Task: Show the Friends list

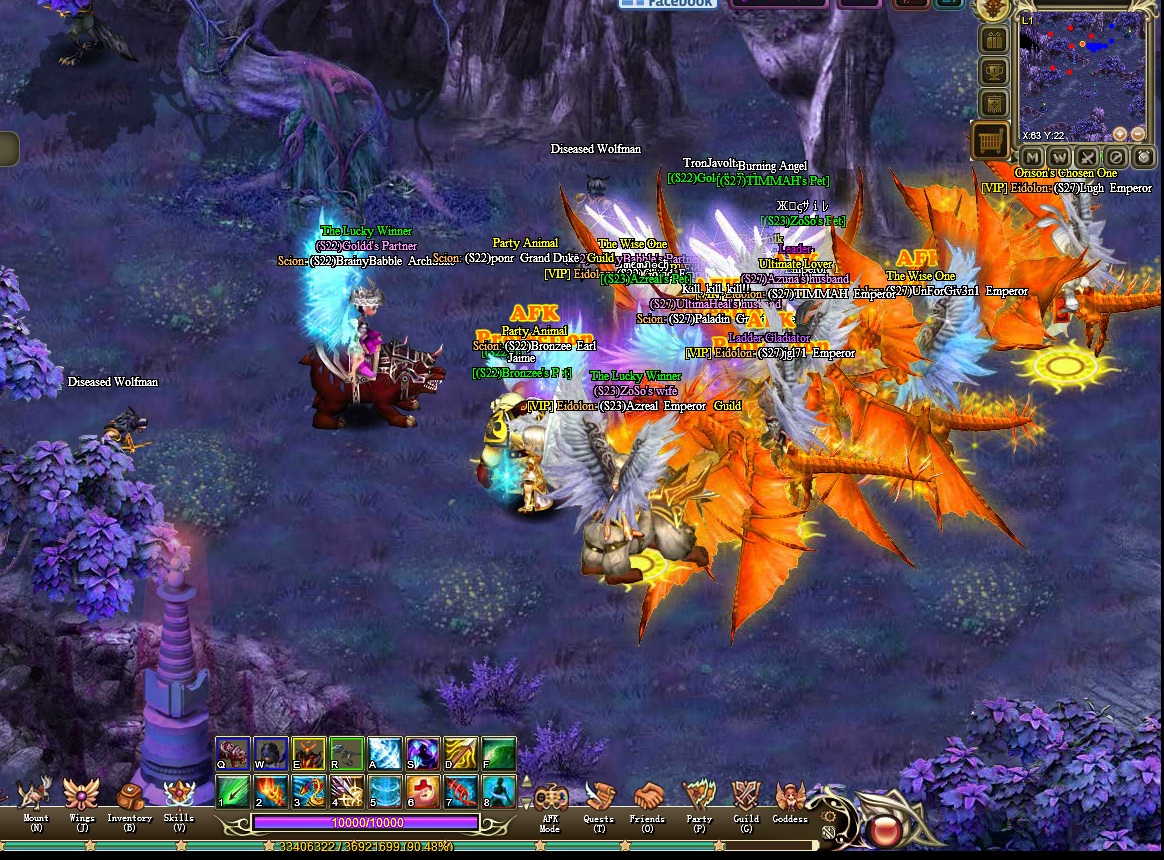Action: click(x=647, y=799)
